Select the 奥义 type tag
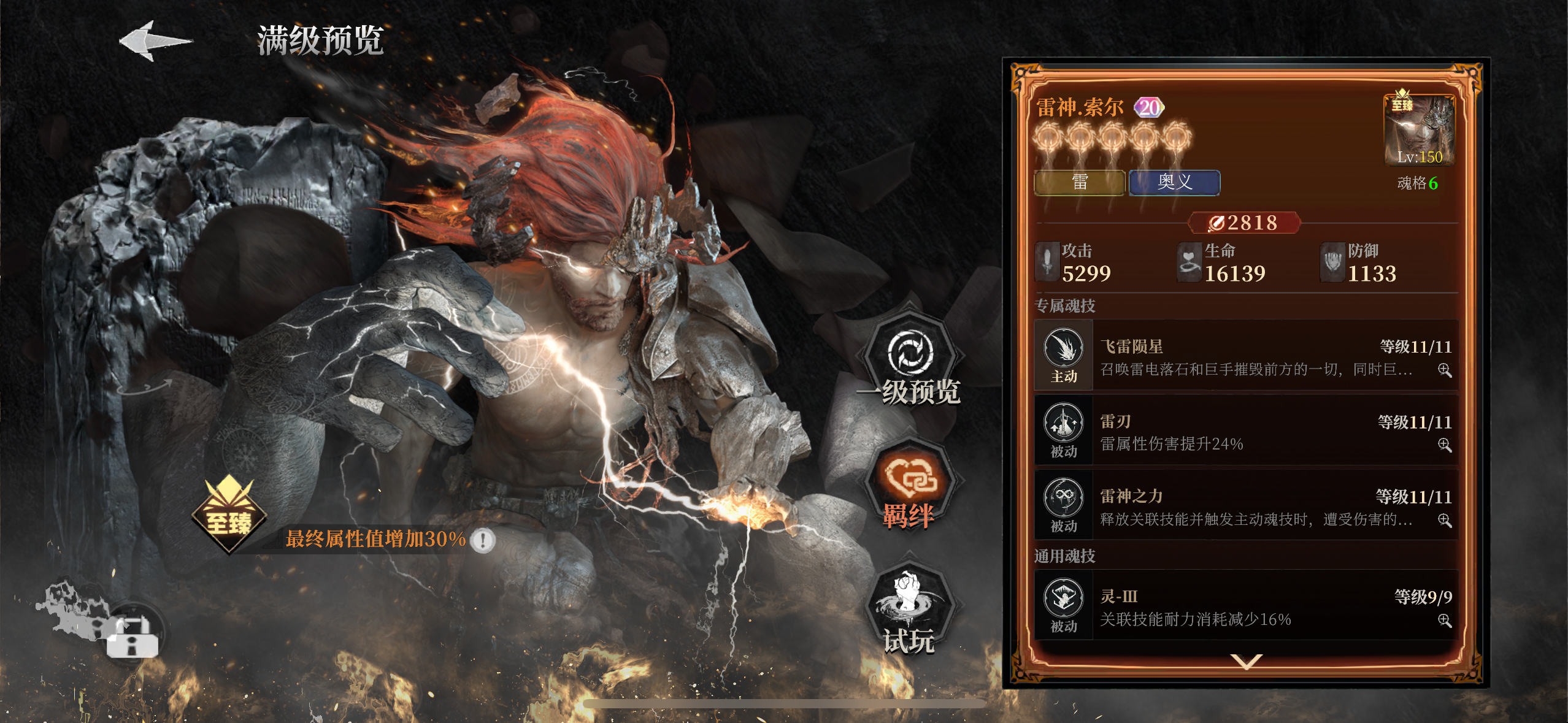Image resolution: width=1568 pixels, height=723 pixels. pyautogui.click(x=1174, y=182)
